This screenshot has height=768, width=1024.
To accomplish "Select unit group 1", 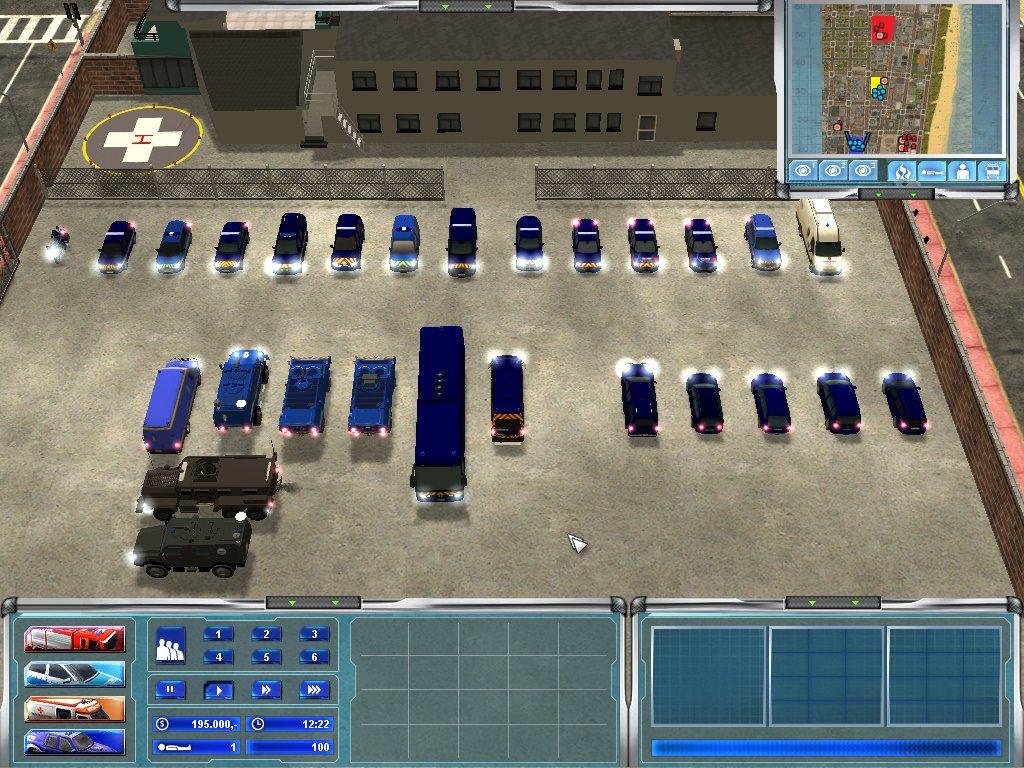I will coord(219,634).
